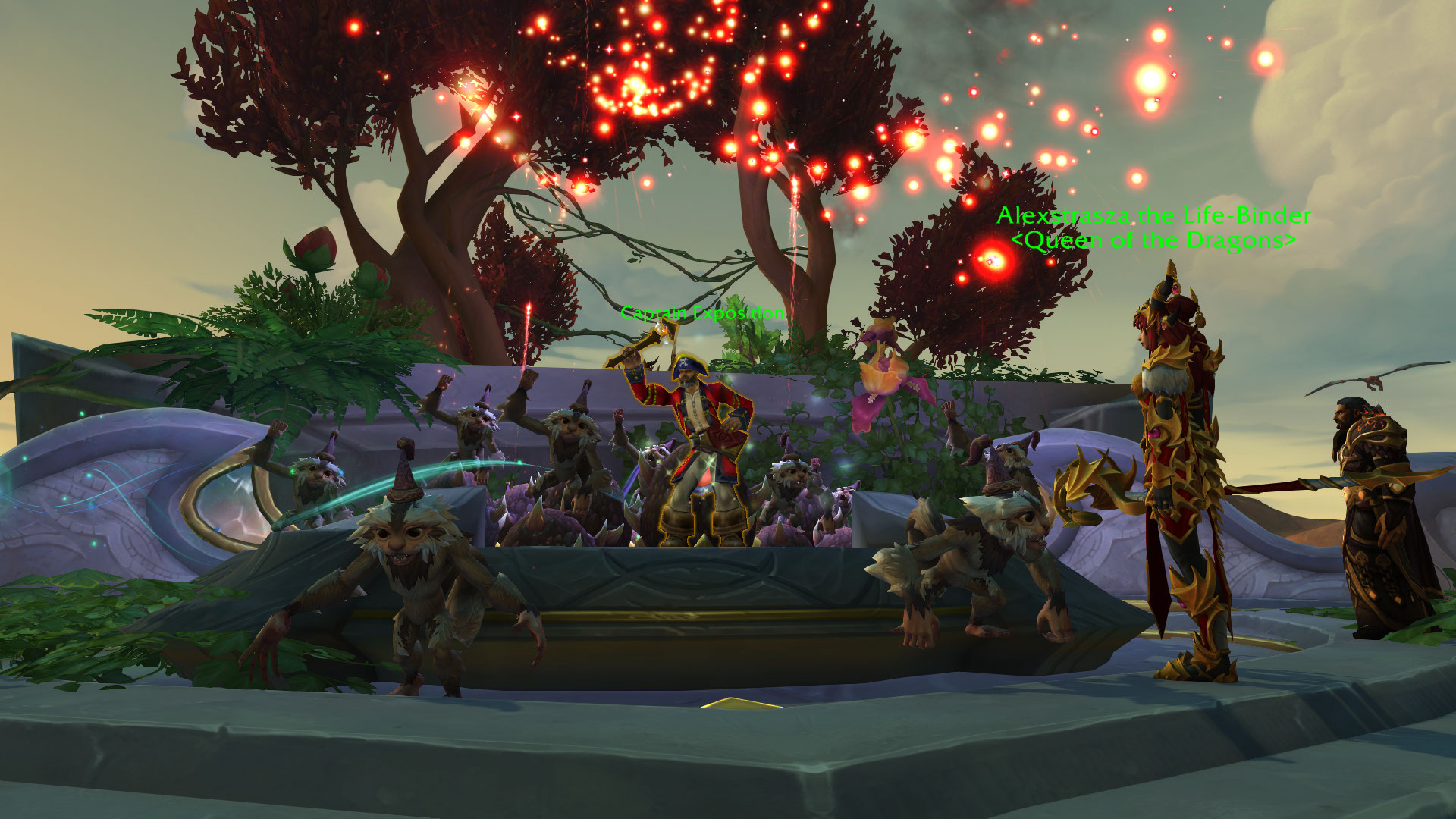This screenshot has height=819, width=1456.
Task: Select the Alexstrasza the Life-Binder name label
Action: pos(1153,216)
